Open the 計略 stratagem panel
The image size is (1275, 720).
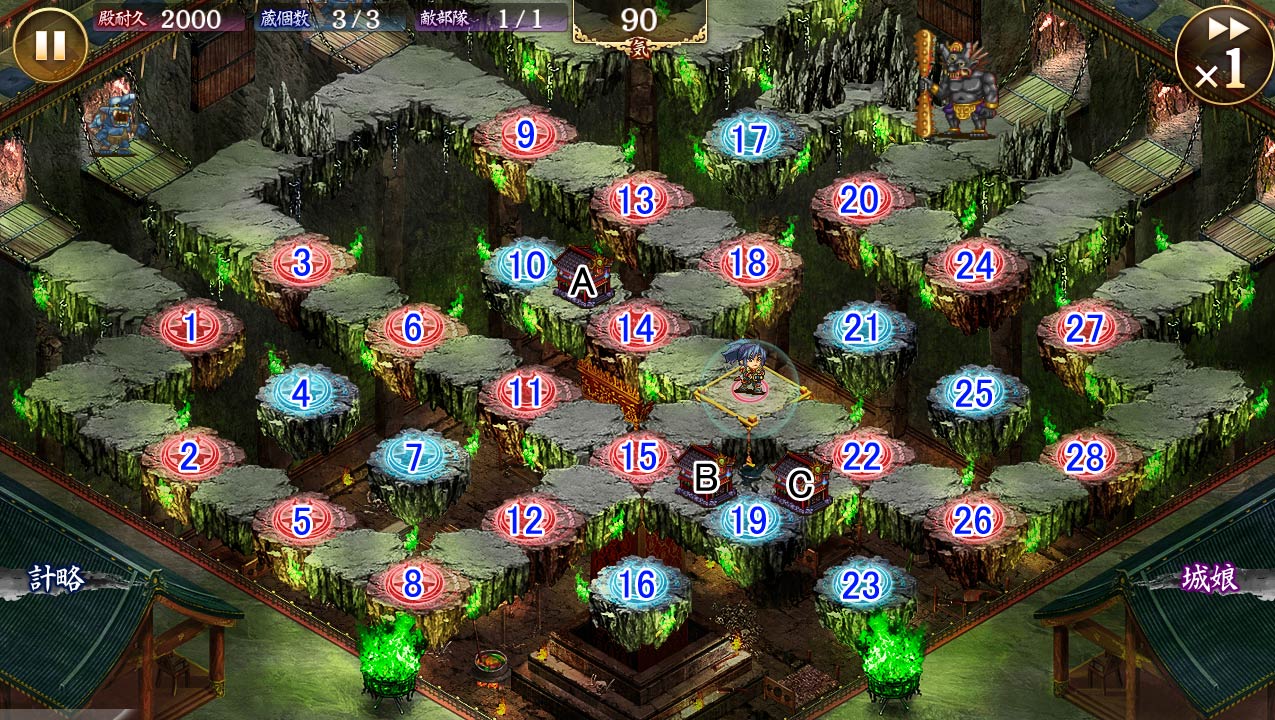coord(57,579)
